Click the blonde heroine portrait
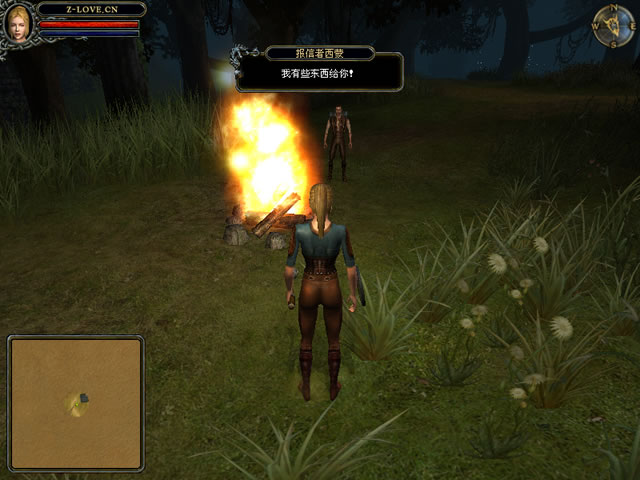Viewport: 640px width, 480px height. (x=17, y=23)
